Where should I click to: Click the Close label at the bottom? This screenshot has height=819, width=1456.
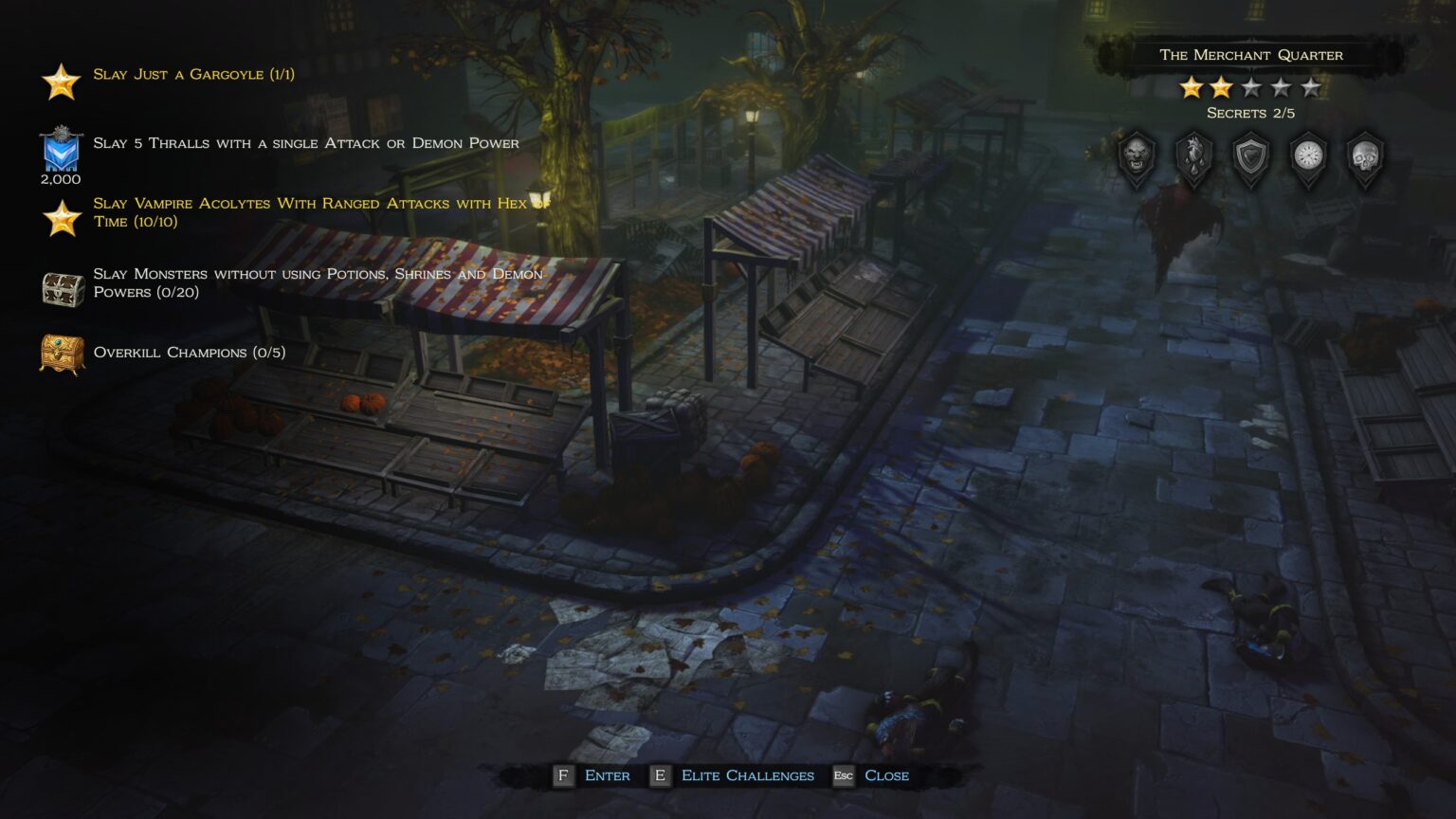point(887,775)
